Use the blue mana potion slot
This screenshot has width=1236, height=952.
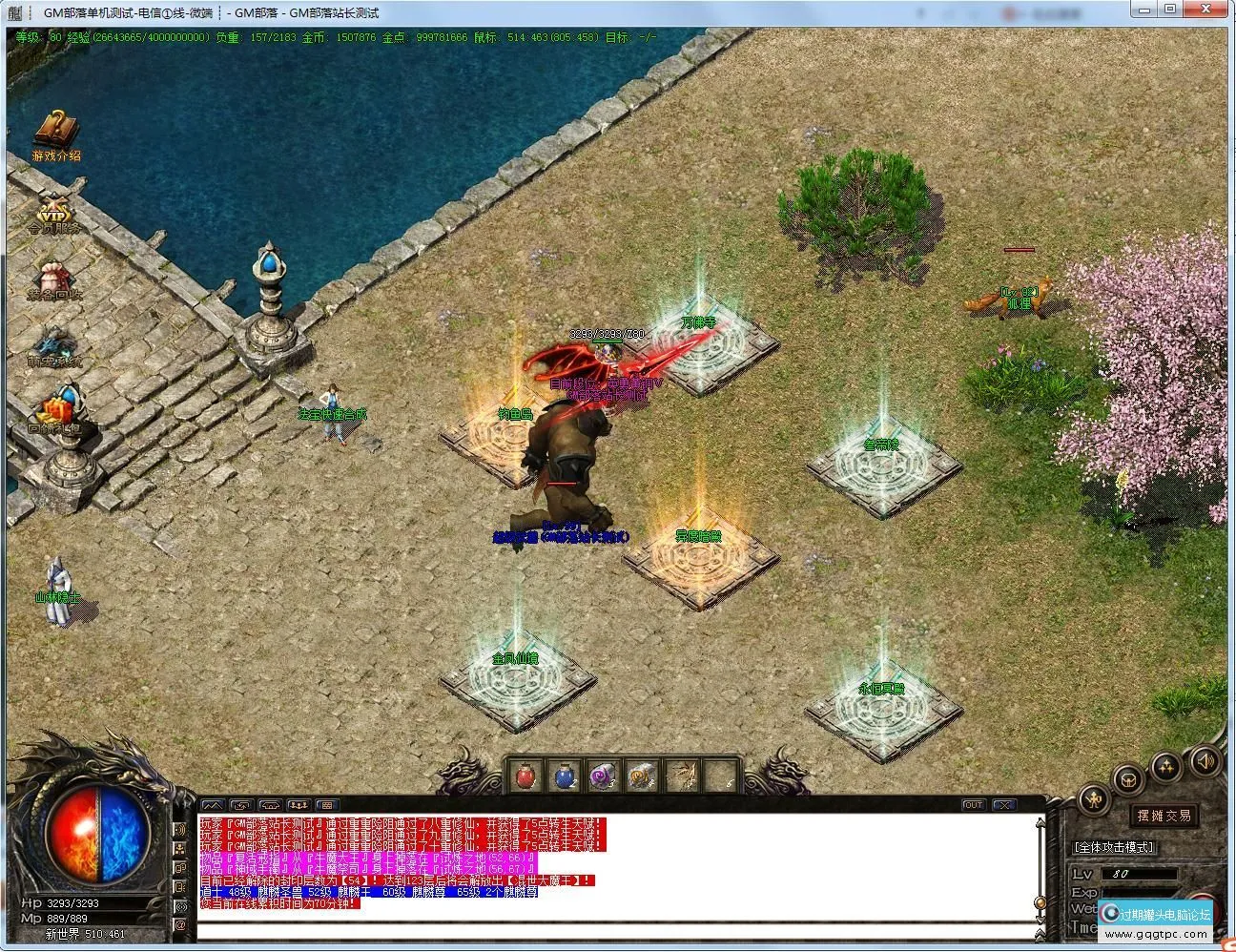tap(565, 776)
